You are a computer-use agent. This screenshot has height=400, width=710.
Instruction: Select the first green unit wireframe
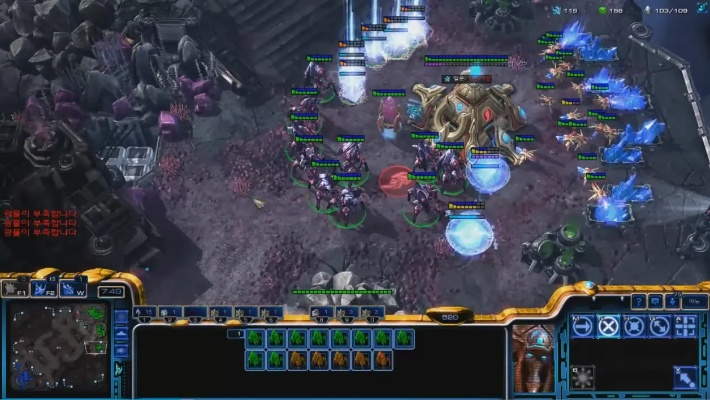click(255, 338)
